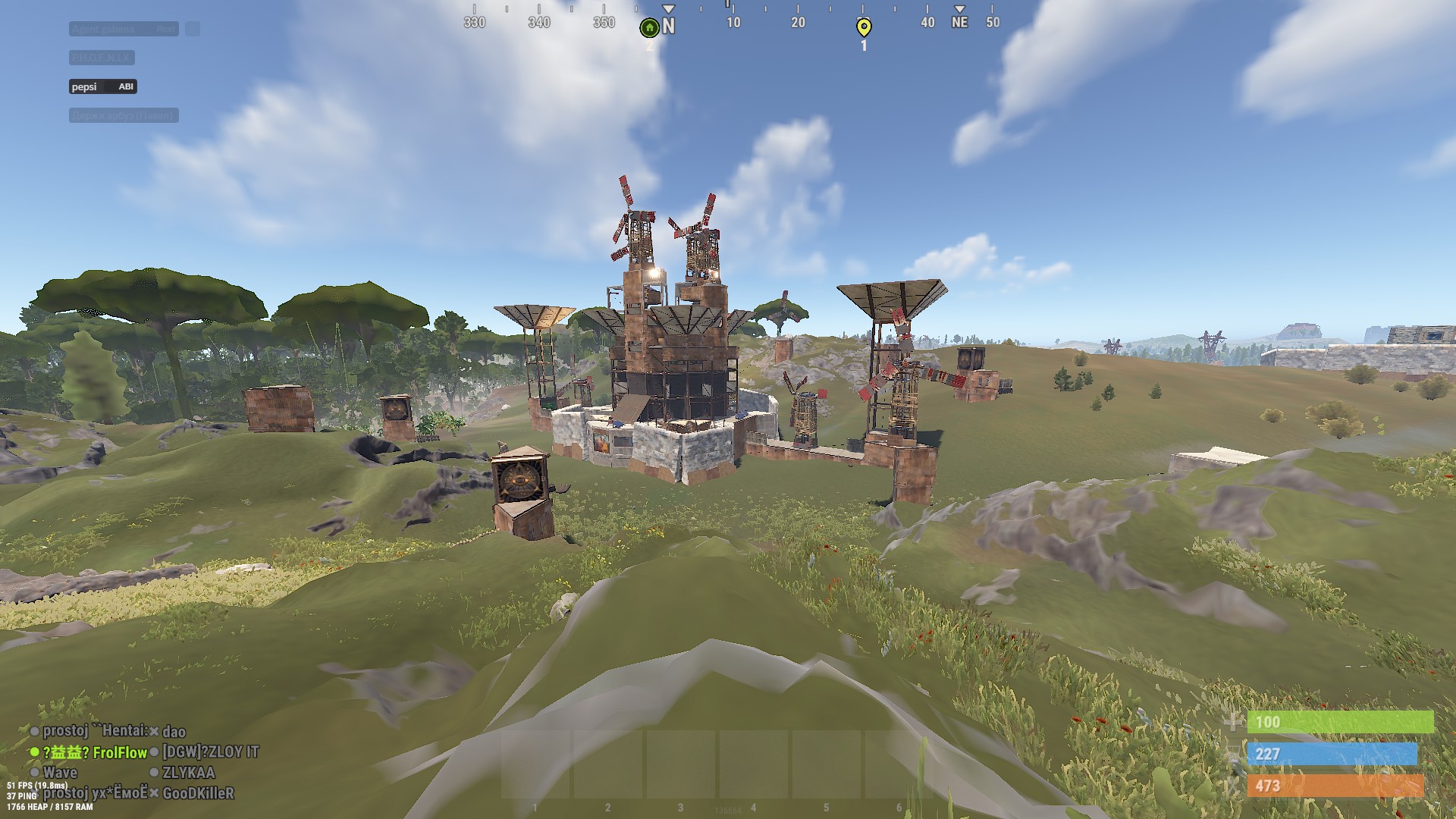
Task: Select the ZLYKAA player entry
Action: (x=188, y=773)
